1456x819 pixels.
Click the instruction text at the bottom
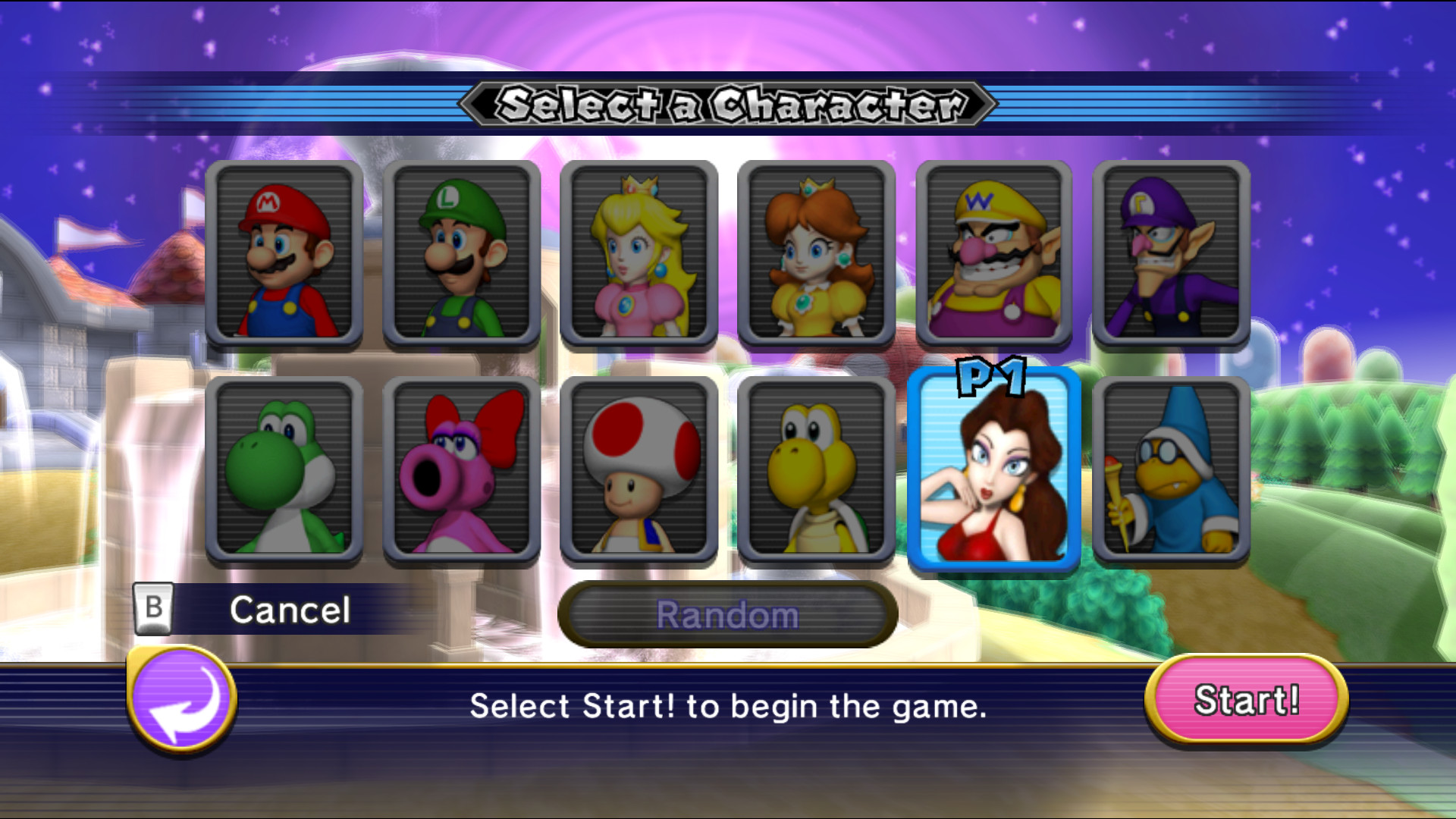click(728, 706)
